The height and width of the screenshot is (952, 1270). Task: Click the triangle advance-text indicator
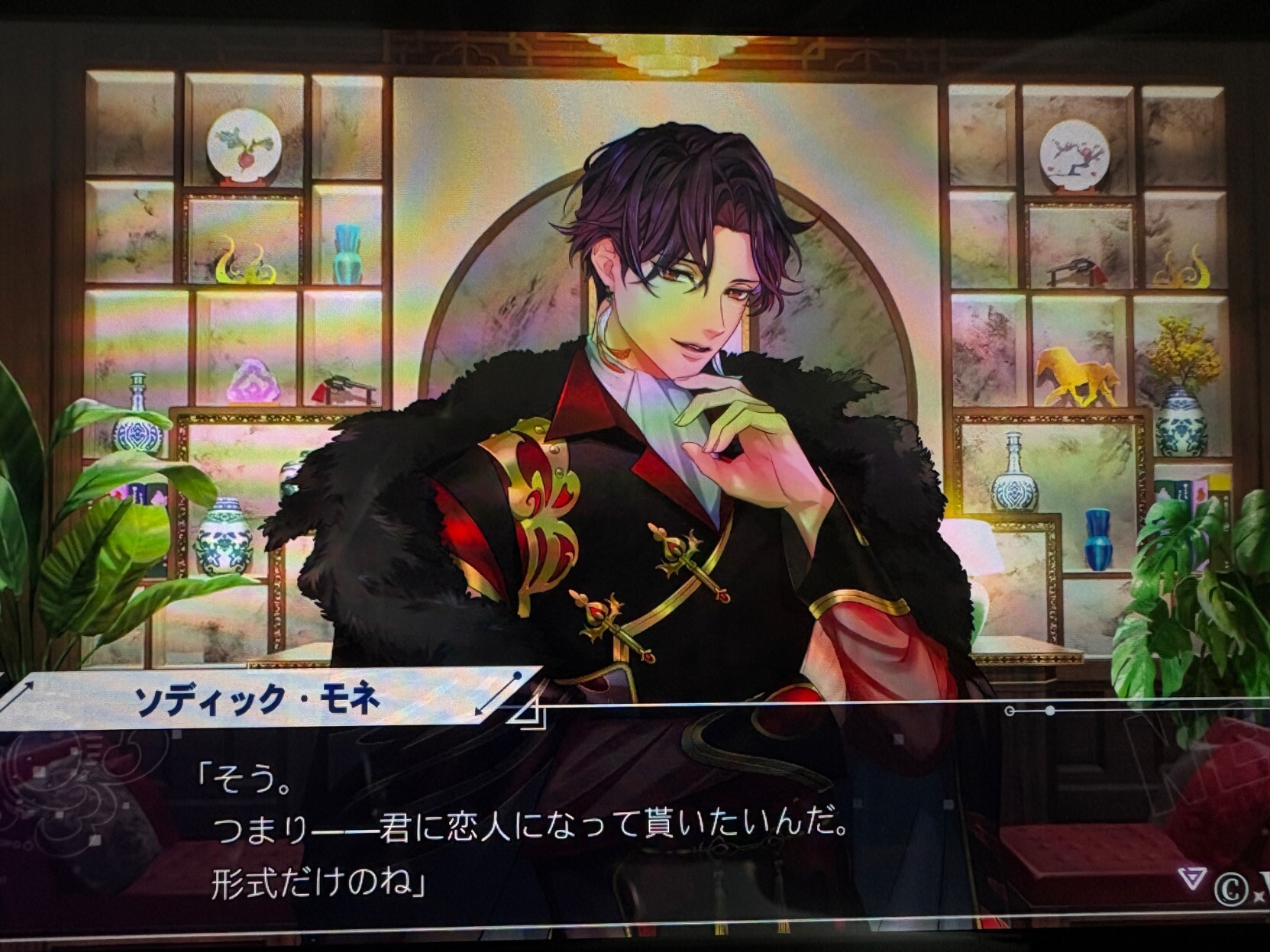point(1191,878)
